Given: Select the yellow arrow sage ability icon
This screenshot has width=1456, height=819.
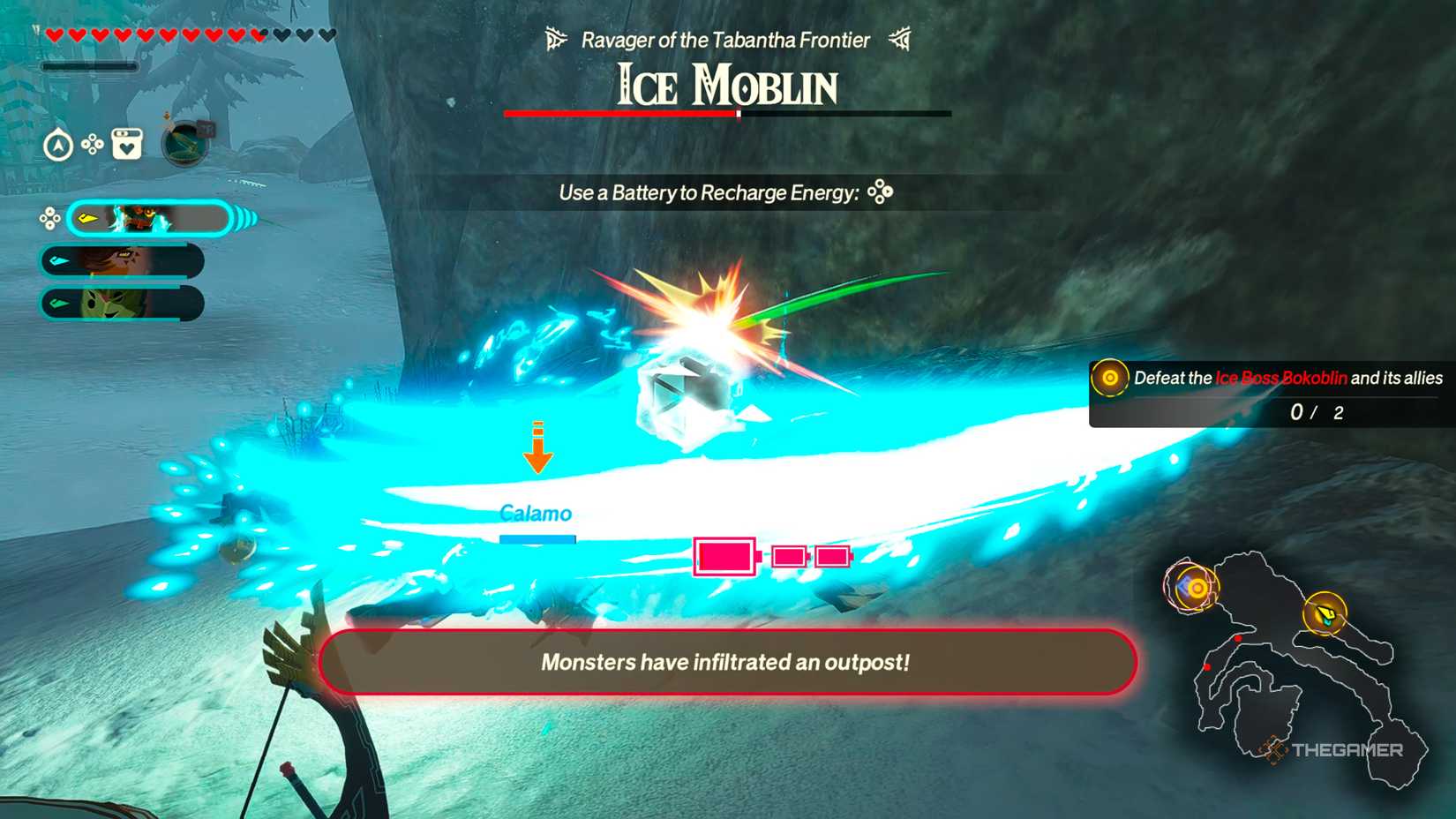Looking at the screenshot, I should point(86,217).
